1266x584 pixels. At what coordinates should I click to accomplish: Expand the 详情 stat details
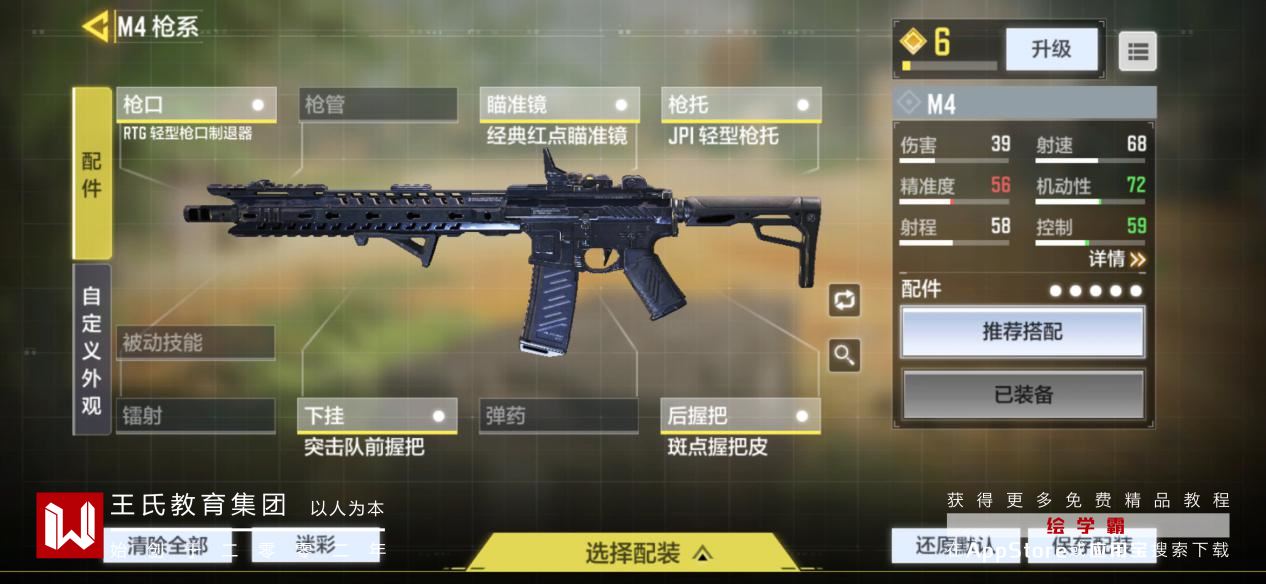tap(1117, 259)
